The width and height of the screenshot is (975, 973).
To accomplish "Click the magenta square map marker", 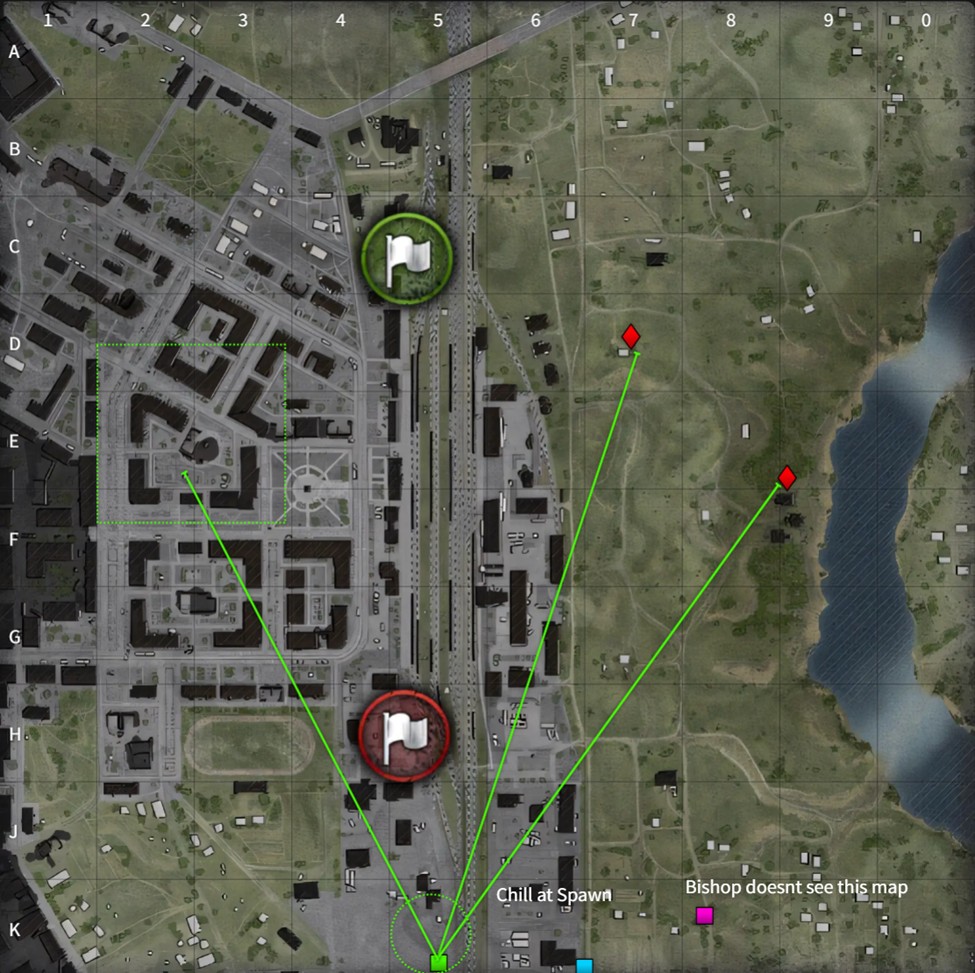I will (705, 915).
